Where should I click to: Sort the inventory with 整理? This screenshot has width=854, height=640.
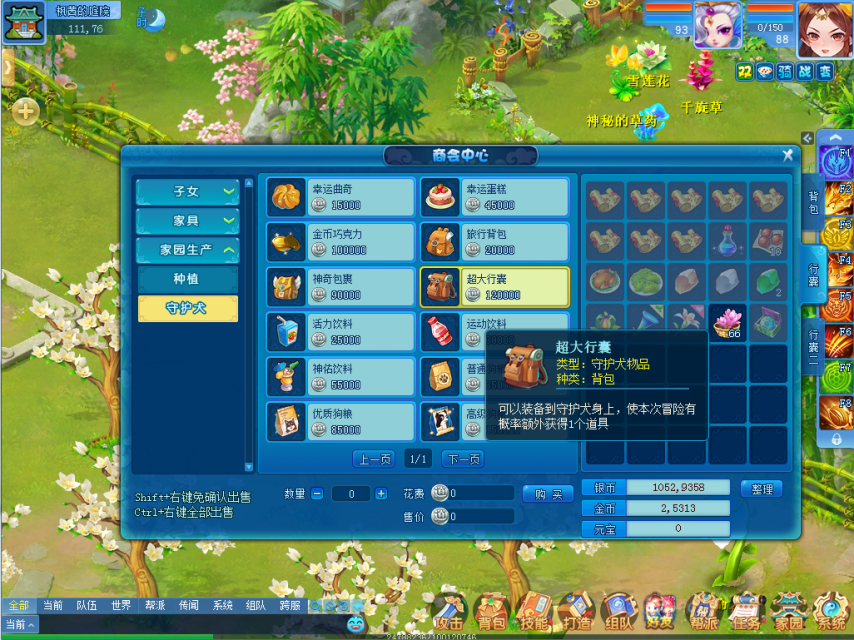point(761,489)
